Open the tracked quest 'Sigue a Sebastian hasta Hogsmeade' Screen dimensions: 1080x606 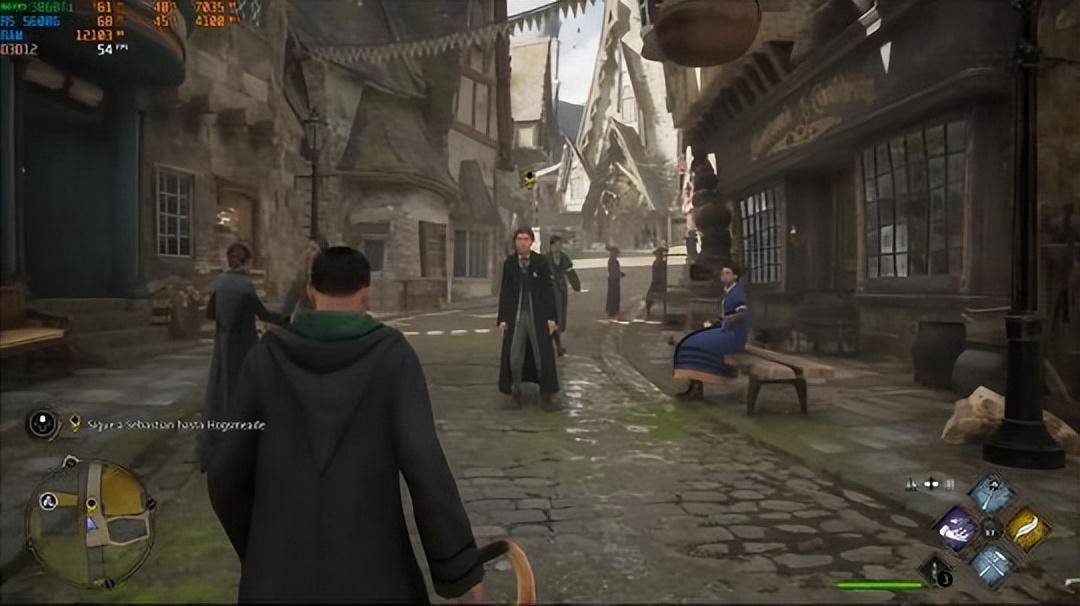pos(175,425)
